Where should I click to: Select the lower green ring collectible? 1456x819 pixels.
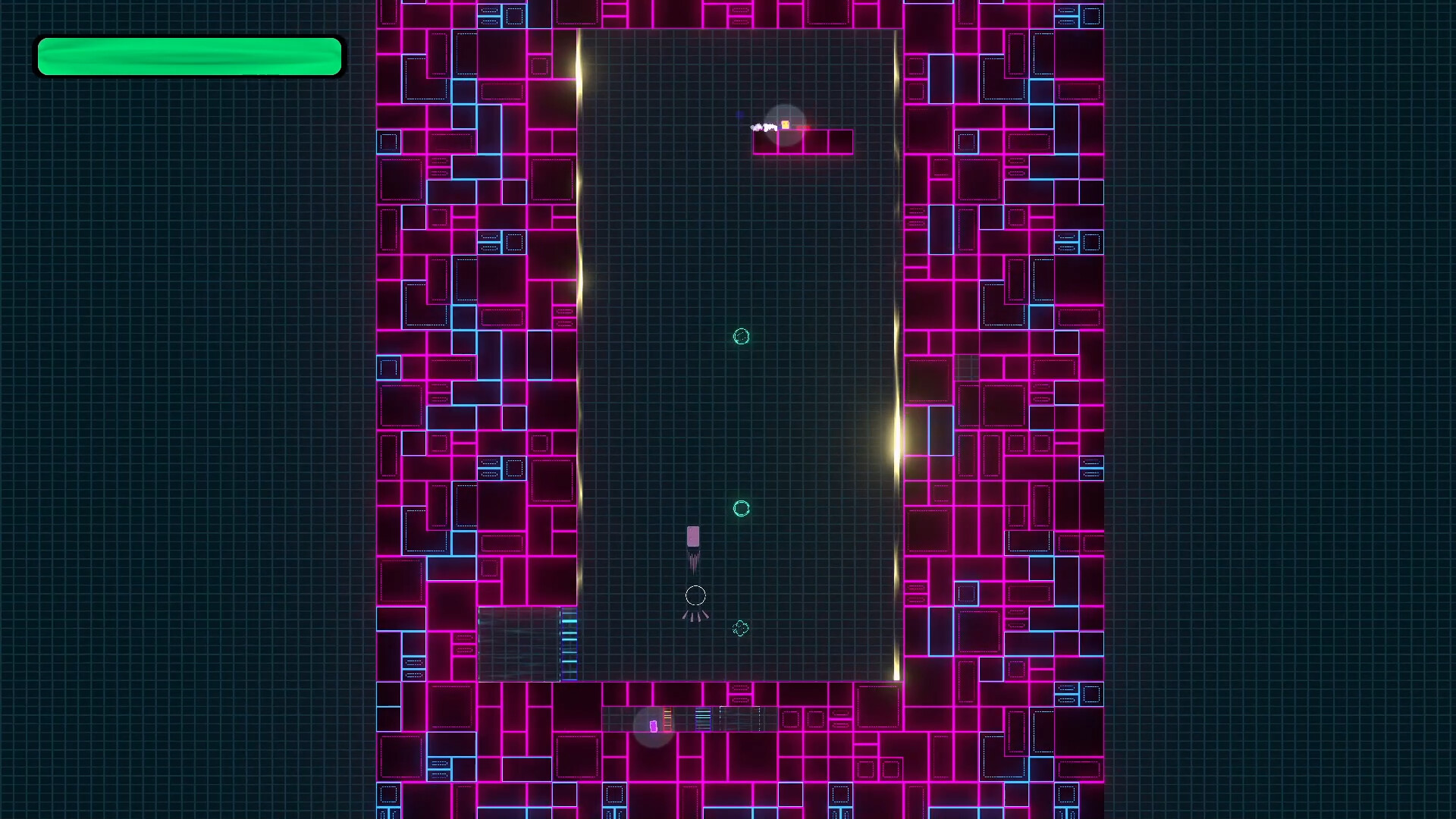point(741,509)
